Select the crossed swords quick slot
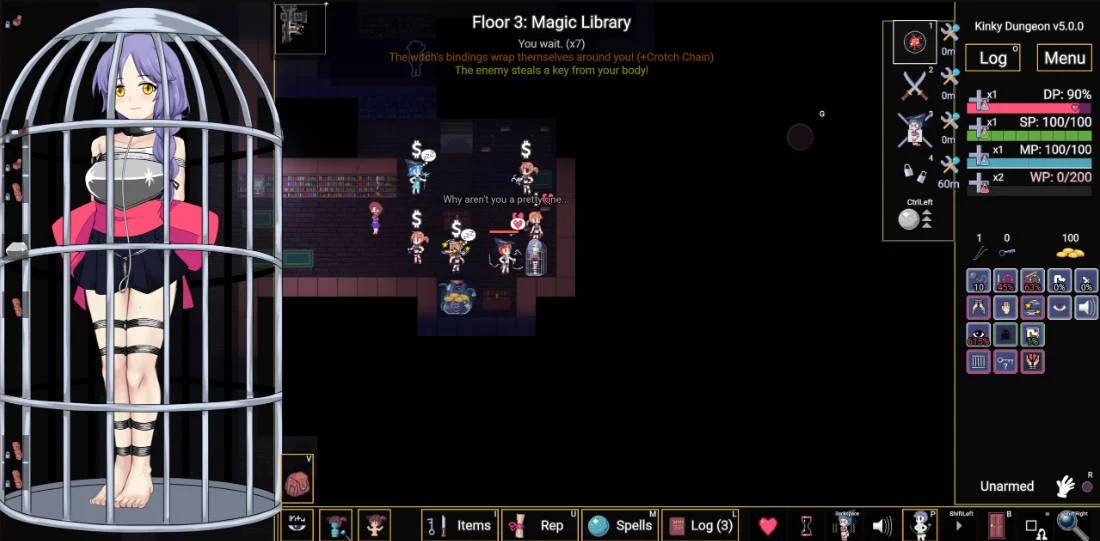1100x541 pixels. pyautogui.click(x=915, y=86)
